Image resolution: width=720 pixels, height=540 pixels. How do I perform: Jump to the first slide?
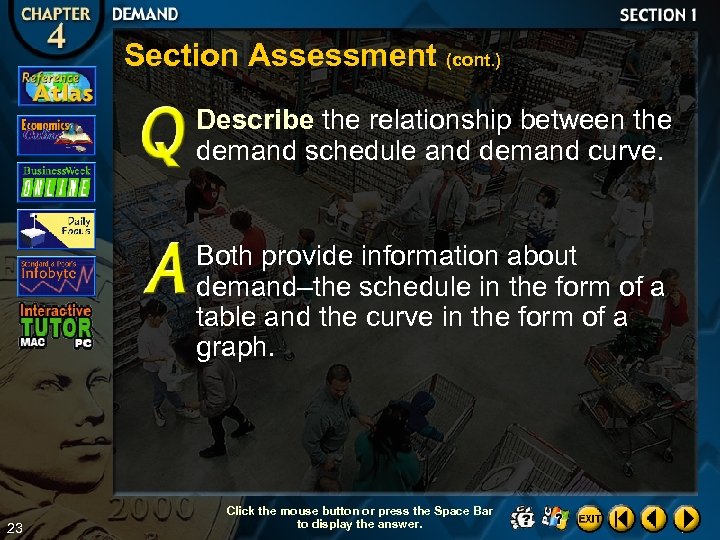coord(622,518)
